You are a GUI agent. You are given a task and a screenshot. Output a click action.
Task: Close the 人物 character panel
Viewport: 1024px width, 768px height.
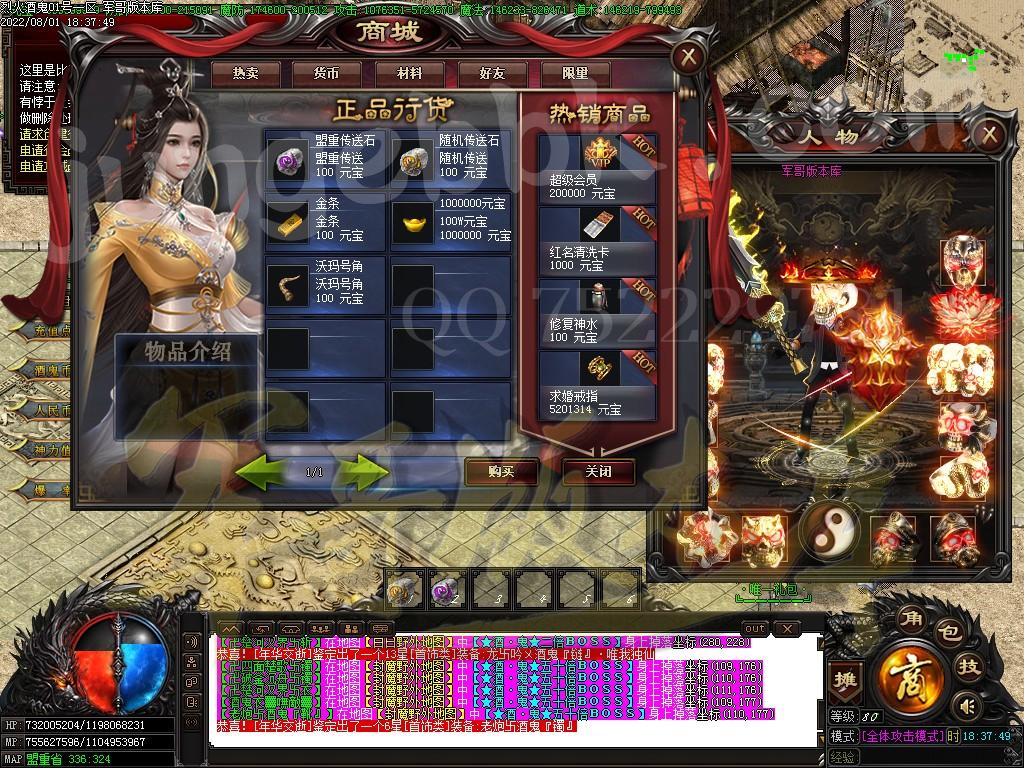[989, 135]
